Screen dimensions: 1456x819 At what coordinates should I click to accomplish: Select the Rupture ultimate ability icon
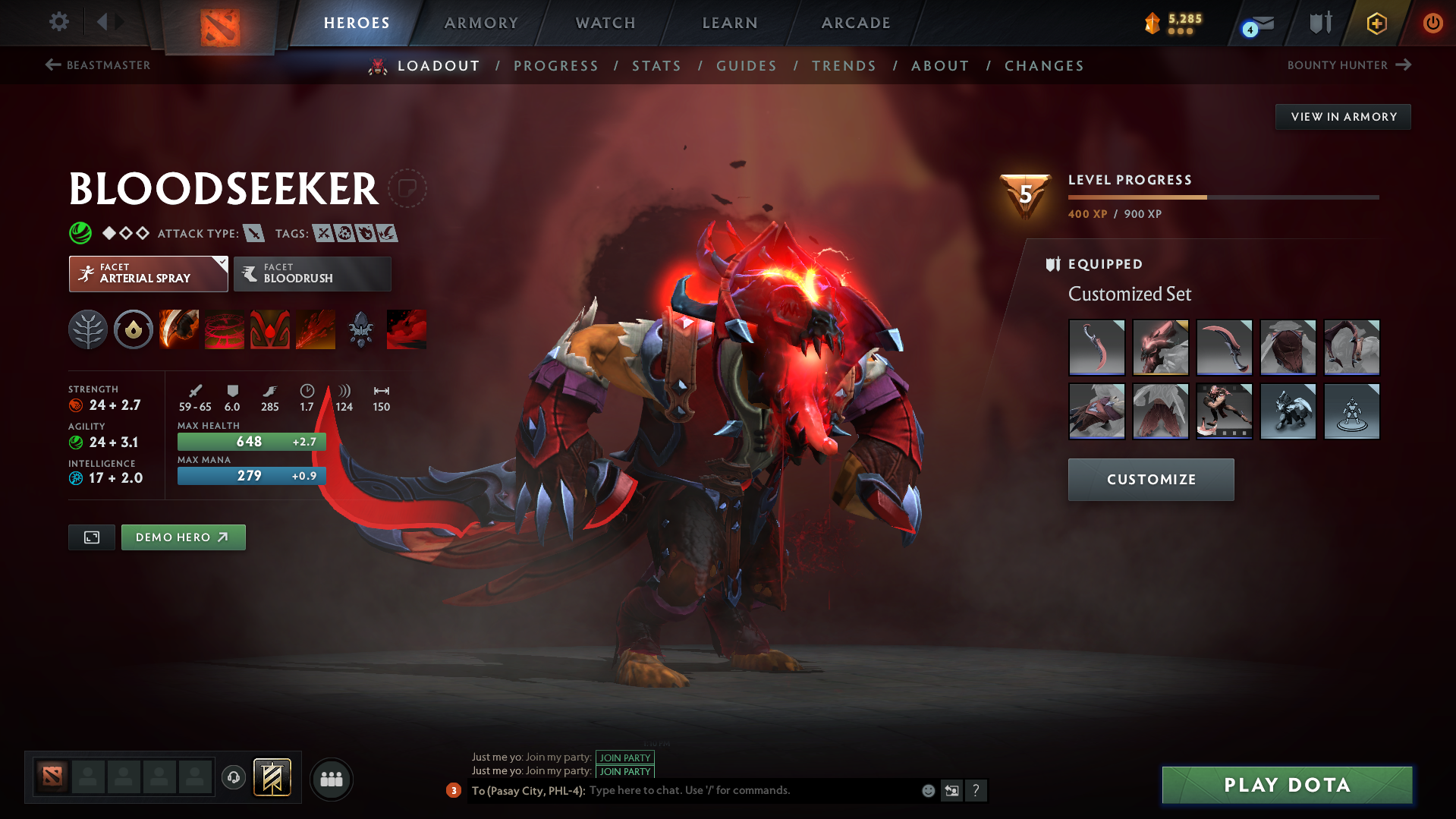[316, 329]
